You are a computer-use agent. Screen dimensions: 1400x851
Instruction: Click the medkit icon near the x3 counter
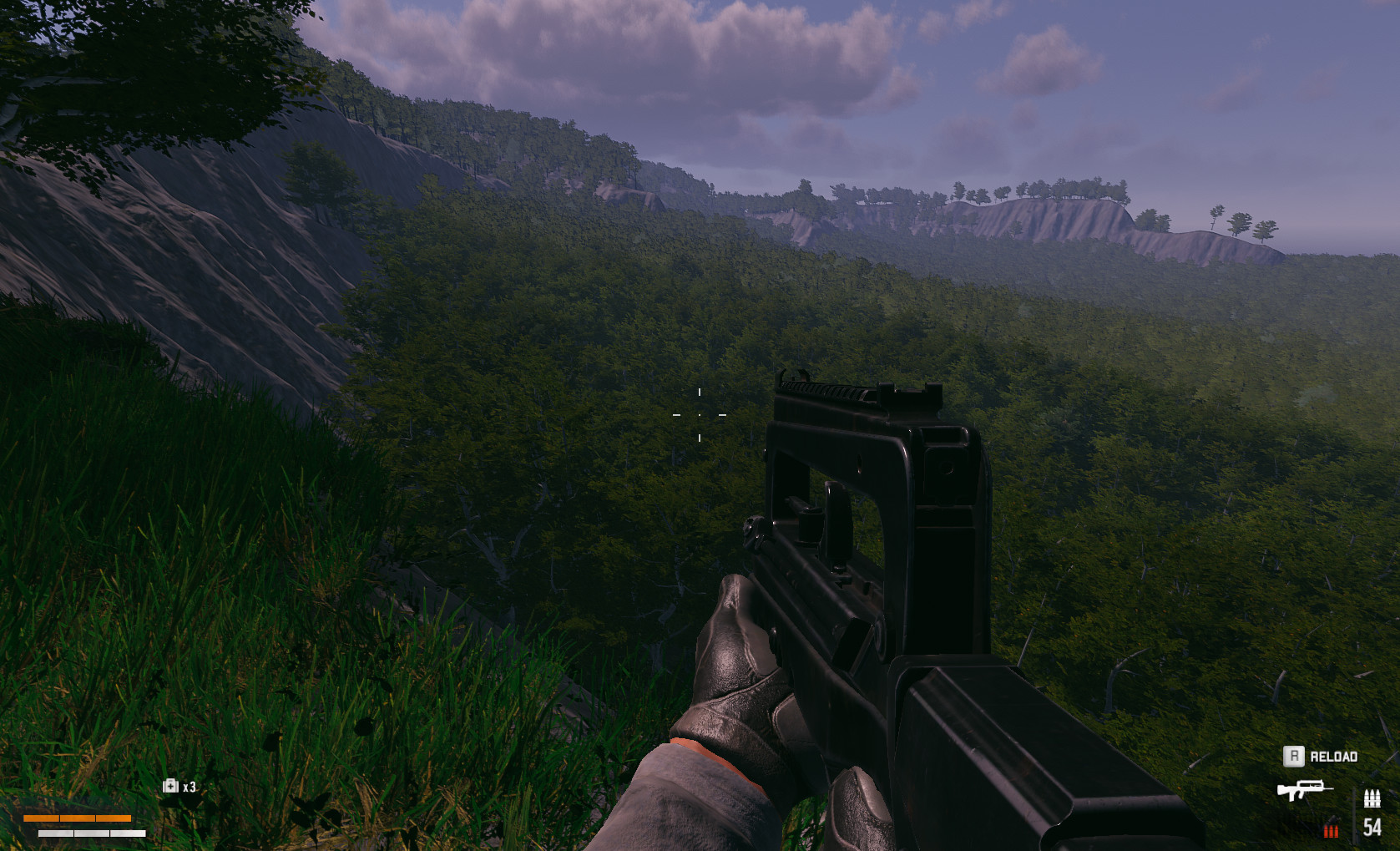coord(171,786)
